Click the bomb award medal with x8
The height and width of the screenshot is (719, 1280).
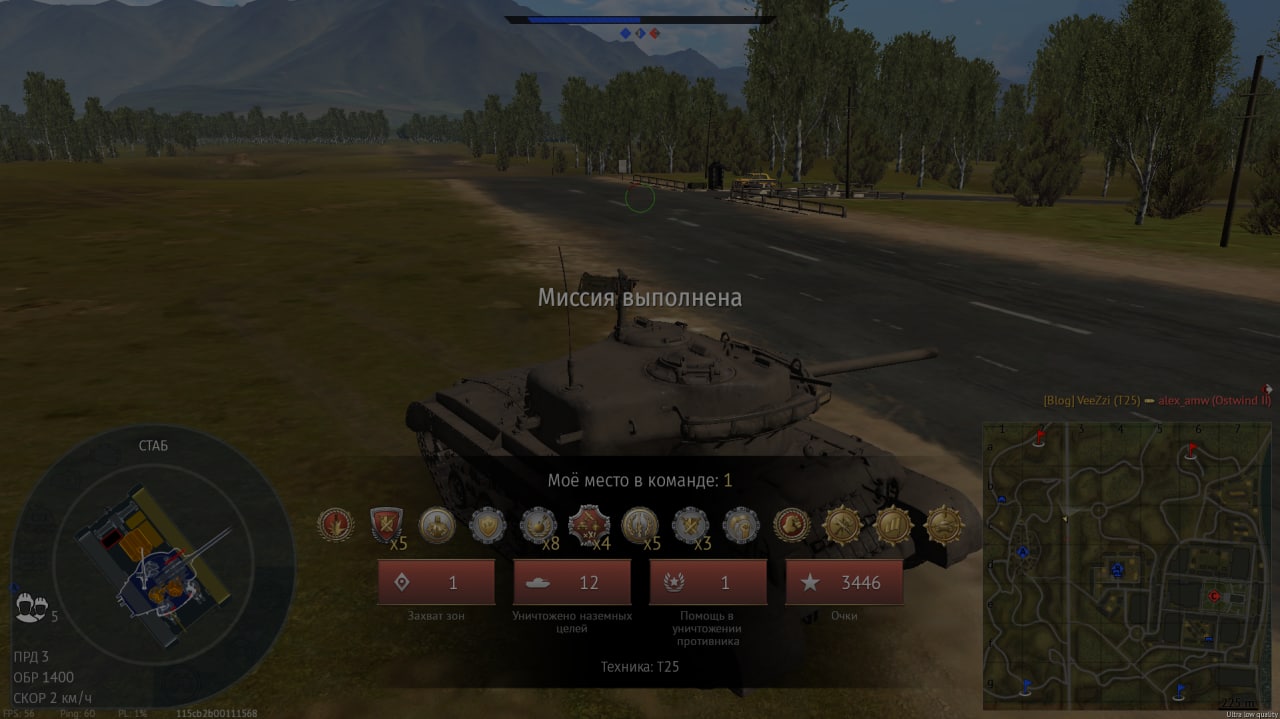538,524
